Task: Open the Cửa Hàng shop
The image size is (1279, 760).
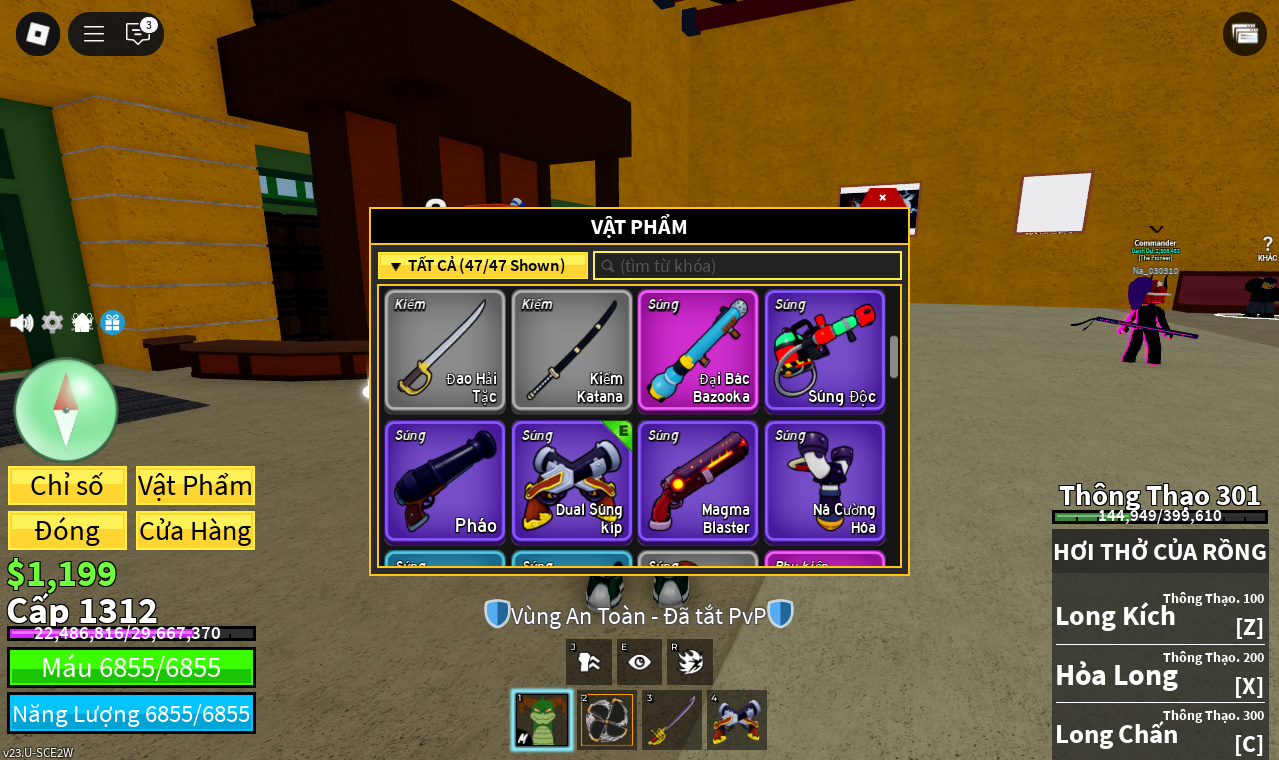Action: (195, 531)
